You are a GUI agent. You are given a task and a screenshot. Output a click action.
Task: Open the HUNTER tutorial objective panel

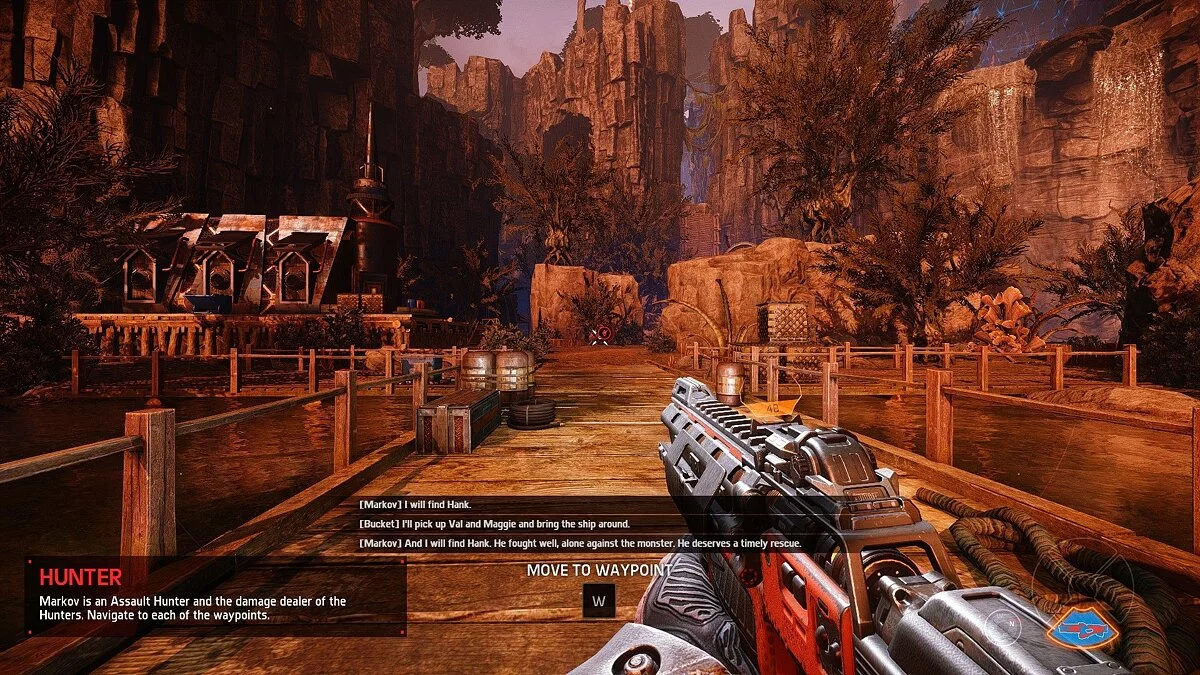[215, 596]
